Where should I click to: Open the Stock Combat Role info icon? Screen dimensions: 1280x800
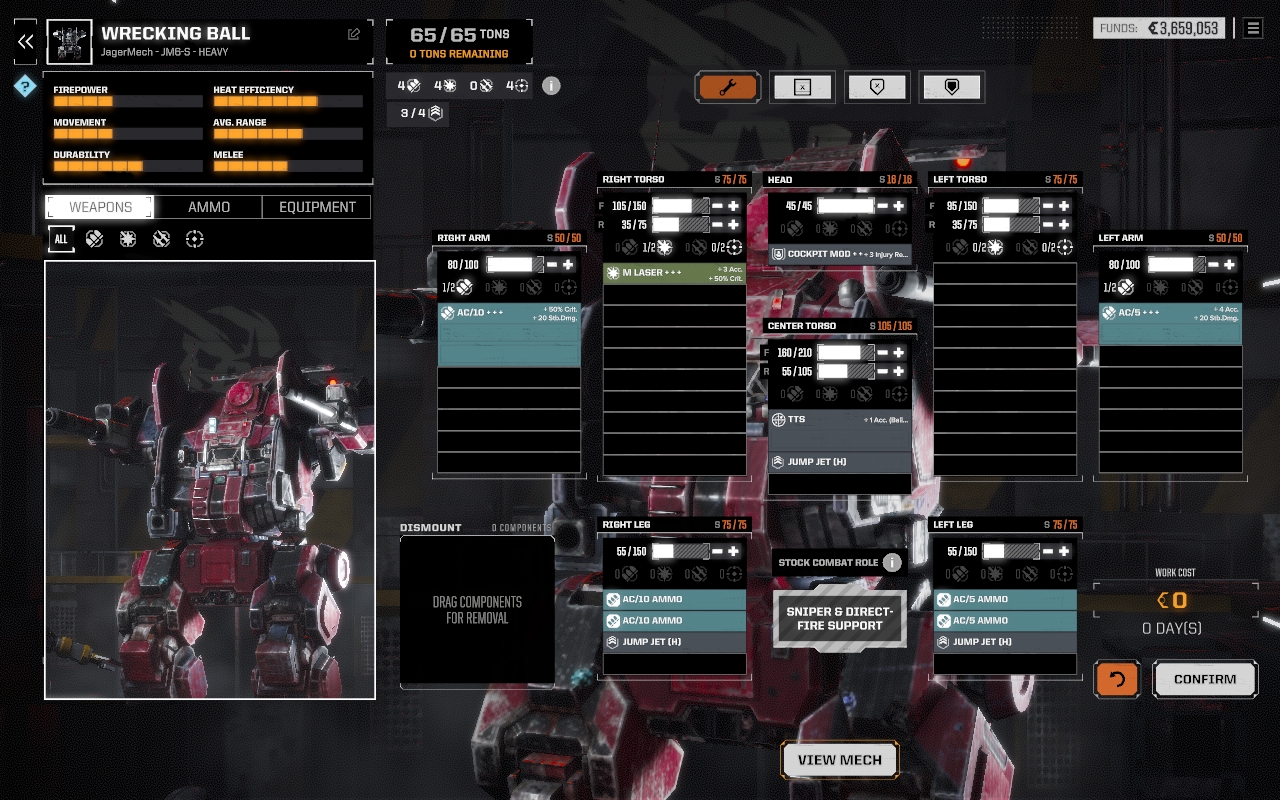click(x=892, y=562)
